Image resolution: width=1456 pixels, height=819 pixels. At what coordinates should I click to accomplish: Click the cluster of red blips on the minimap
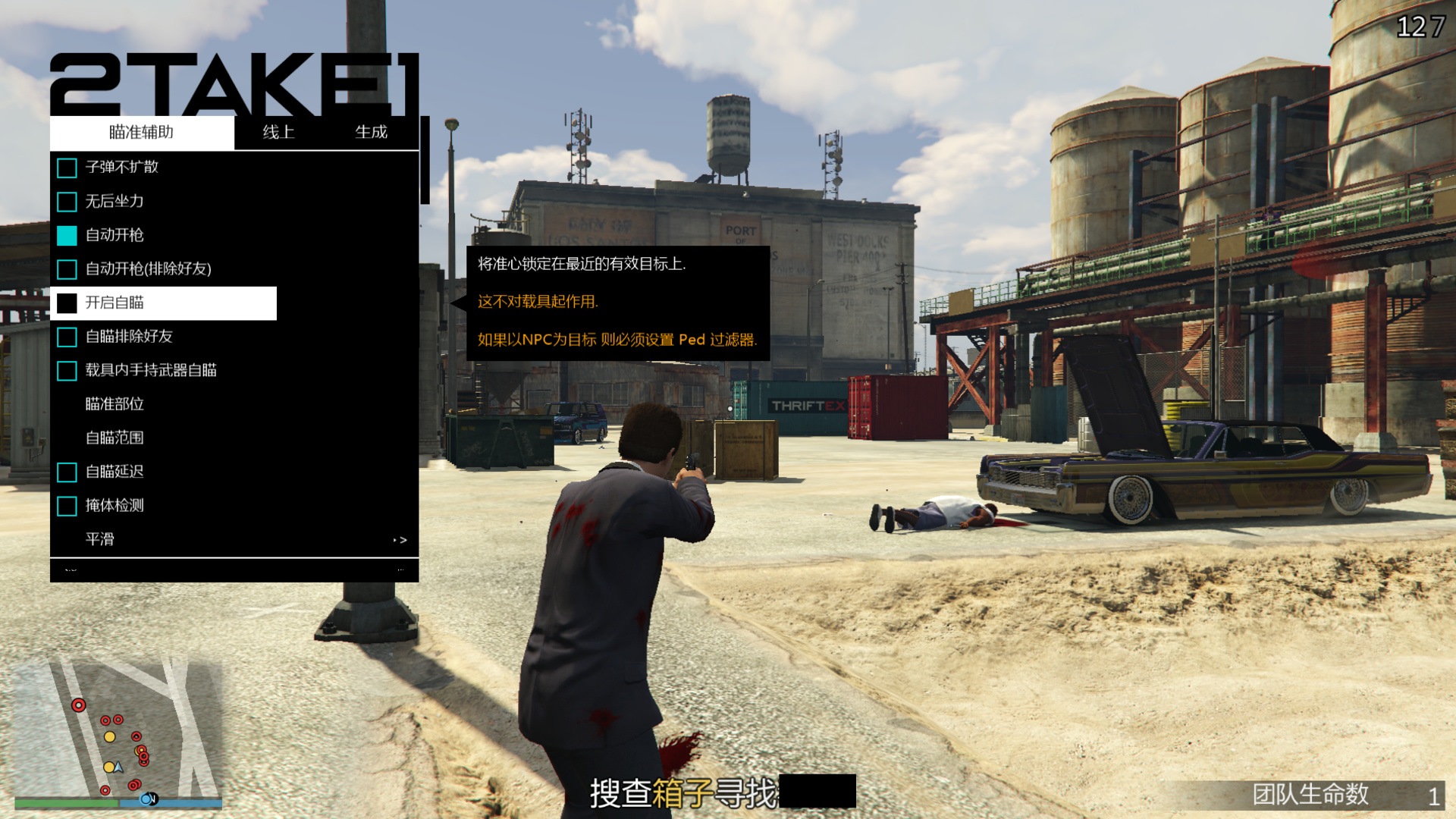(x=143, y=756)
